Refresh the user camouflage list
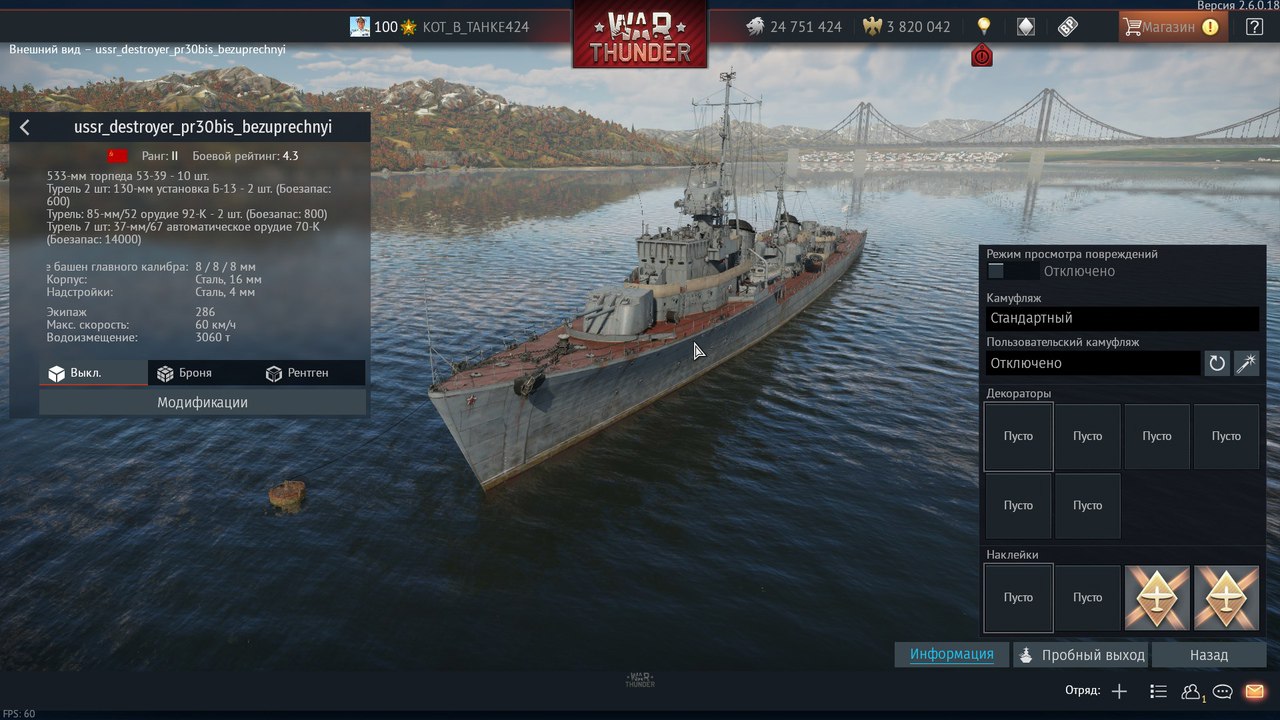 pos(1217,363)
